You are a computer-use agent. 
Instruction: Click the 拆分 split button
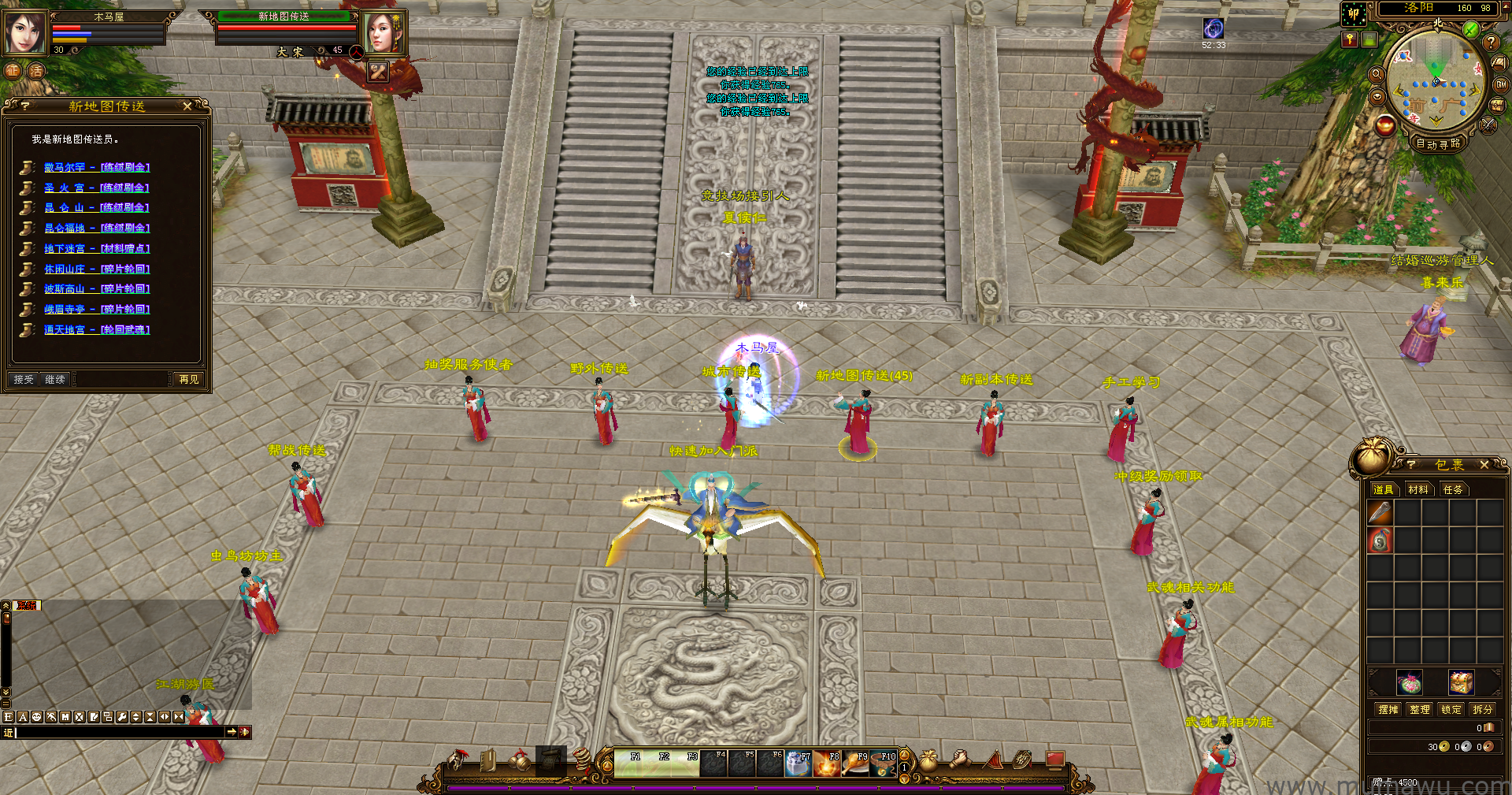[1483, 709]
